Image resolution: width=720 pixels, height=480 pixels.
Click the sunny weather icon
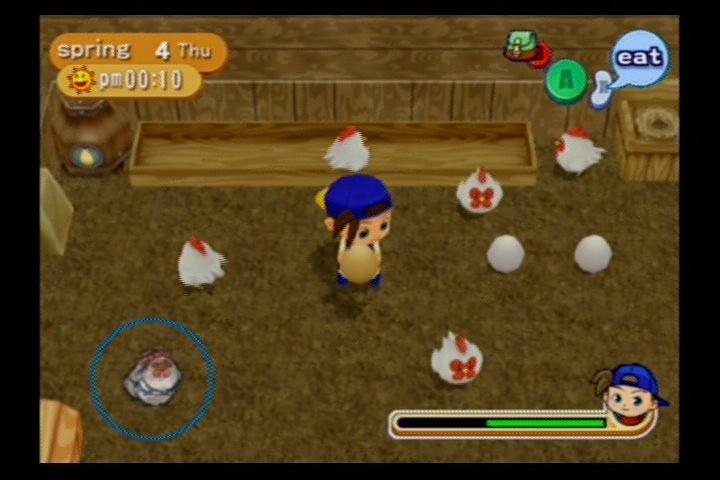80,79
